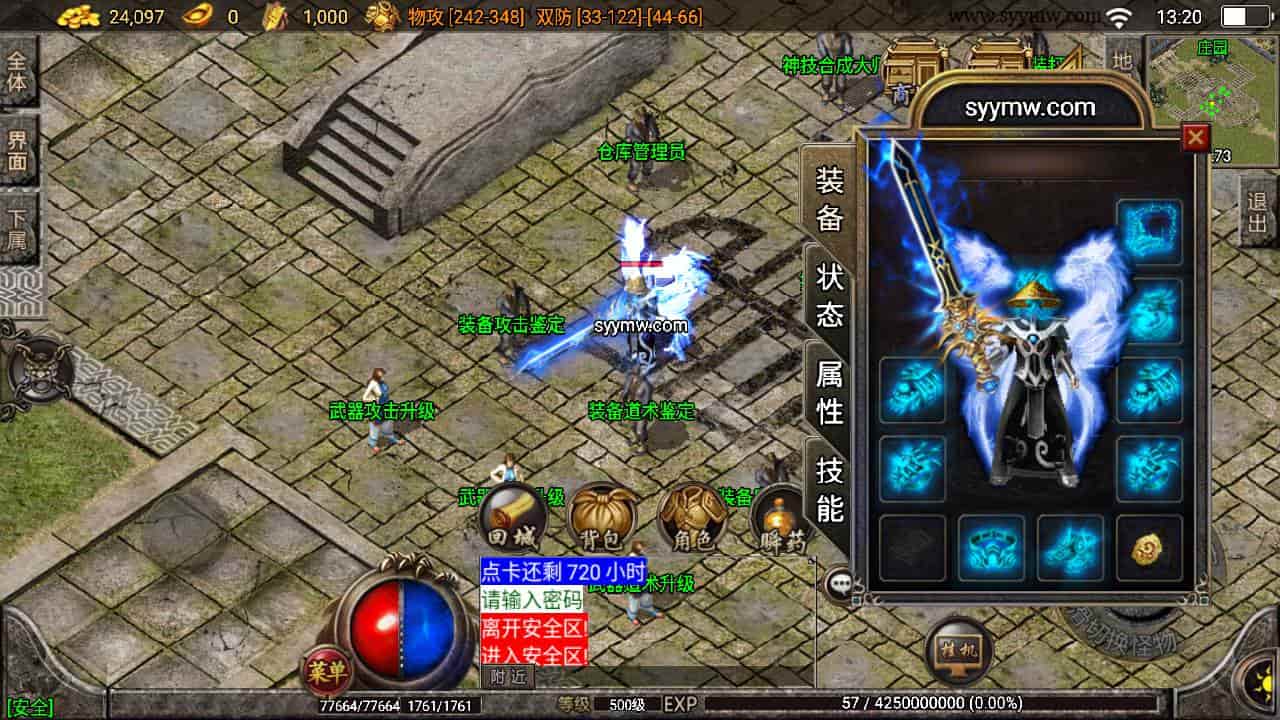The height and width of the screenshot is (720, 1280).
Task: Switch to the 状态 tab
Action: 829,296
